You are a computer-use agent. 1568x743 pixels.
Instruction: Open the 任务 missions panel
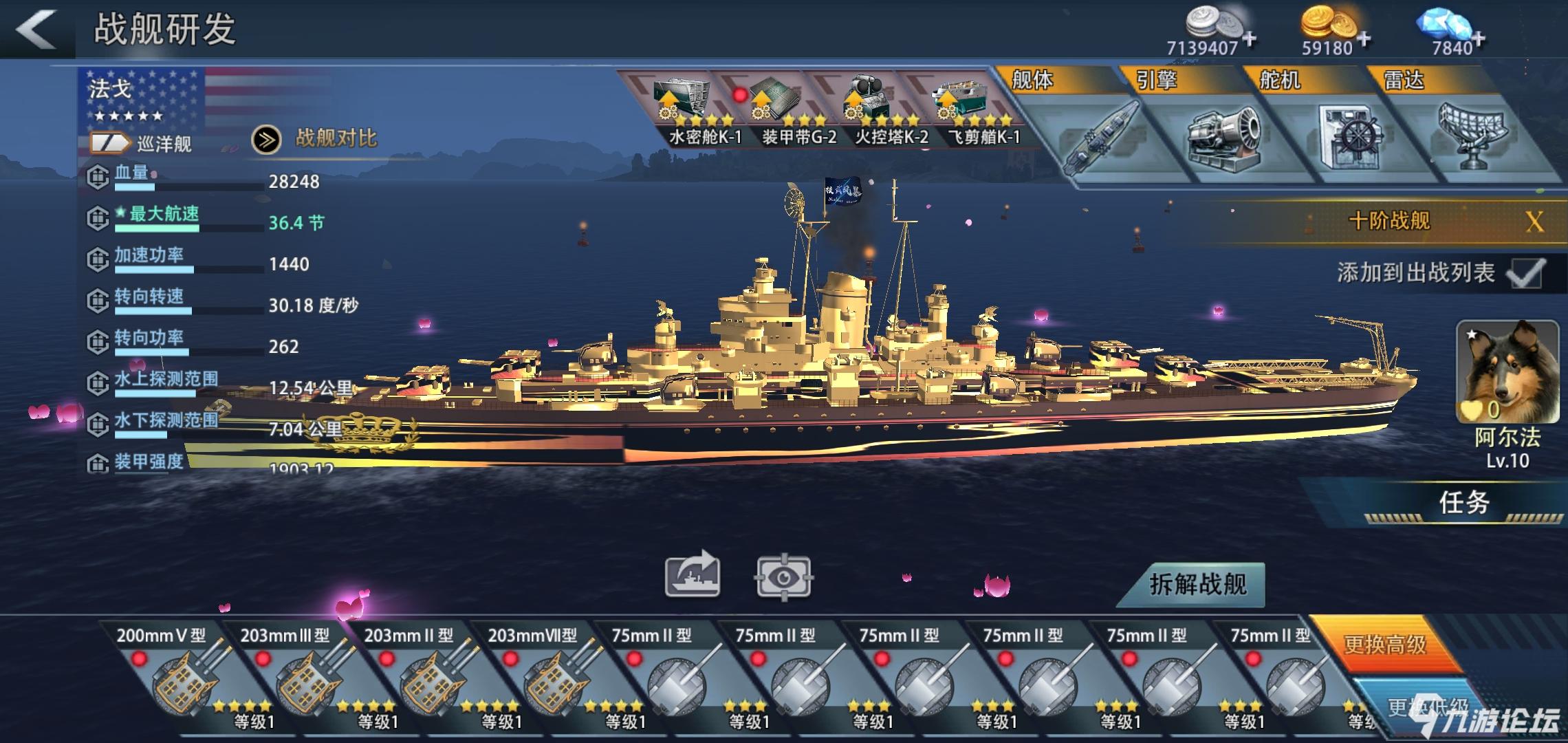[x=1463, y=503]
